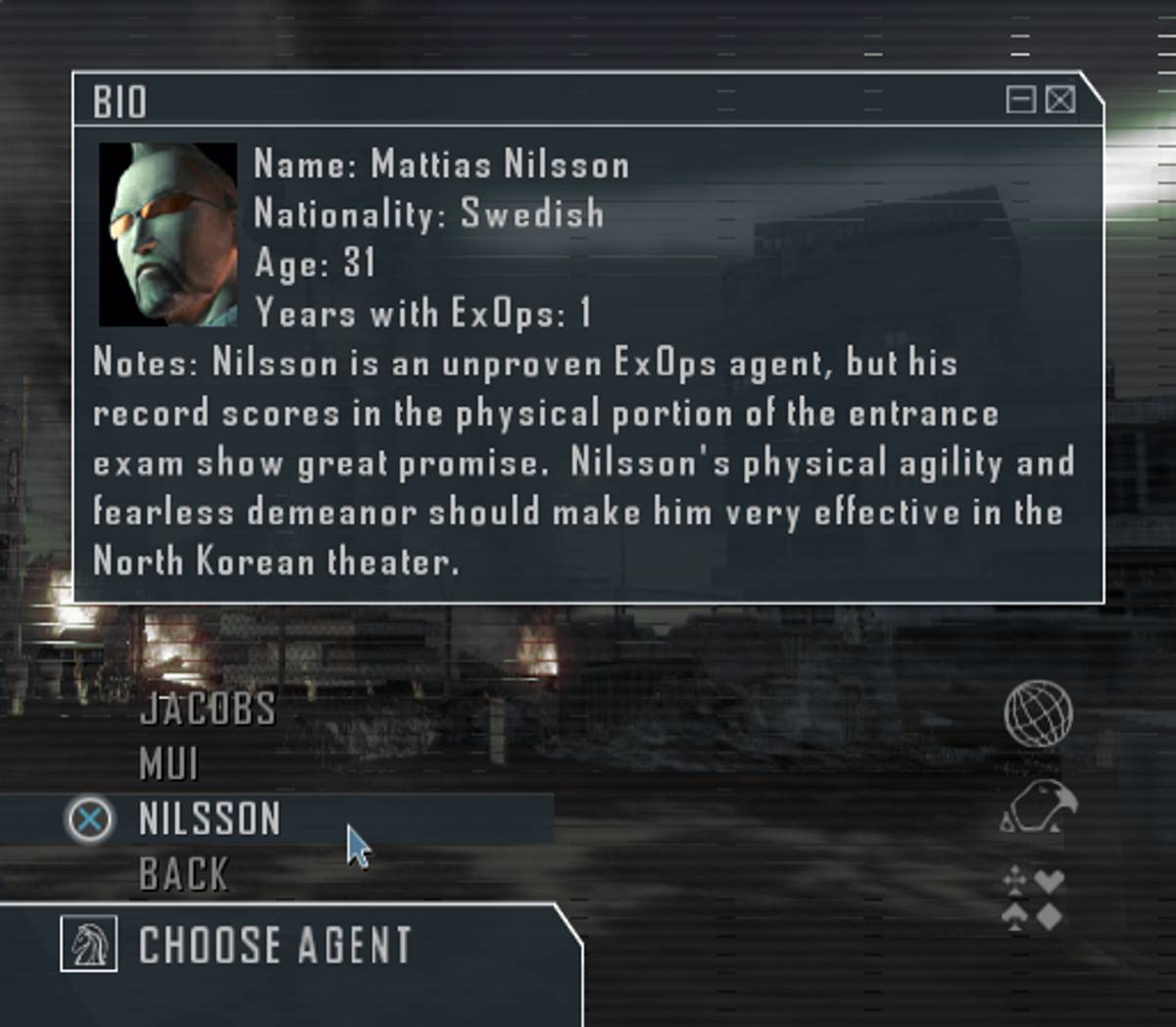Go back using the Back entry
The height and width of the screenshot is (1027, 1176).
click(183, 874)
